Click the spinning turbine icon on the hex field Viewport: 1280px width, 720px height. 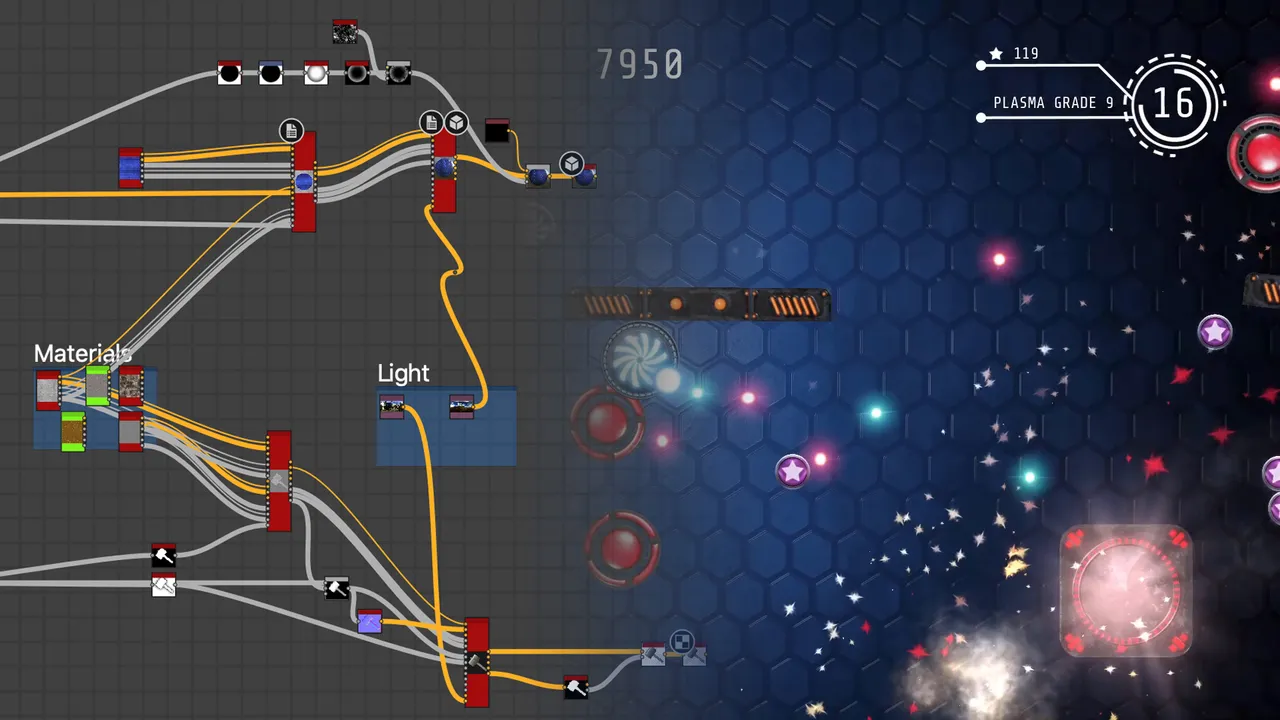(x=640, y=360)
